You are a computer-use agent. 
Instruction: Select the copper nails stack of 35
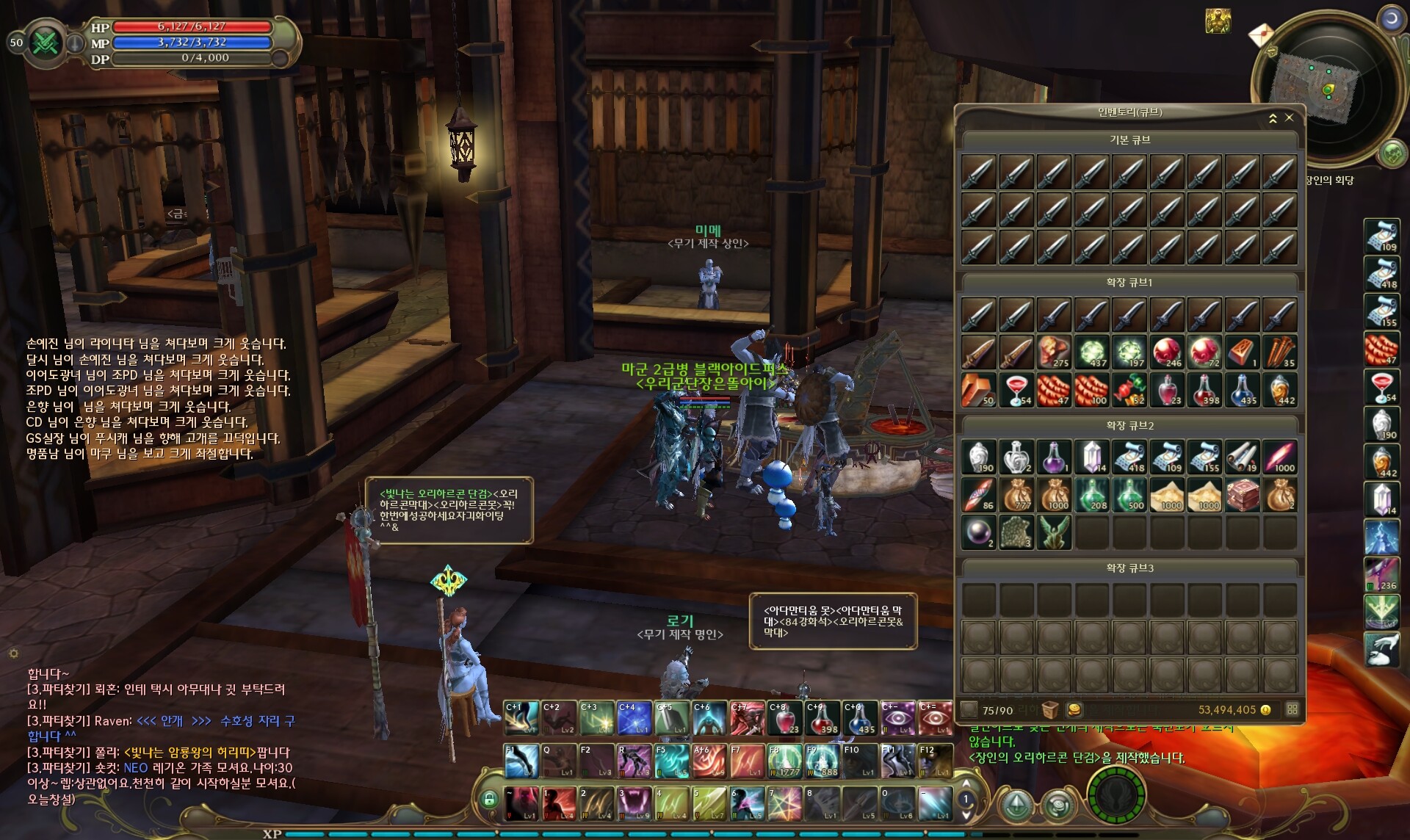coord(1279,352)
